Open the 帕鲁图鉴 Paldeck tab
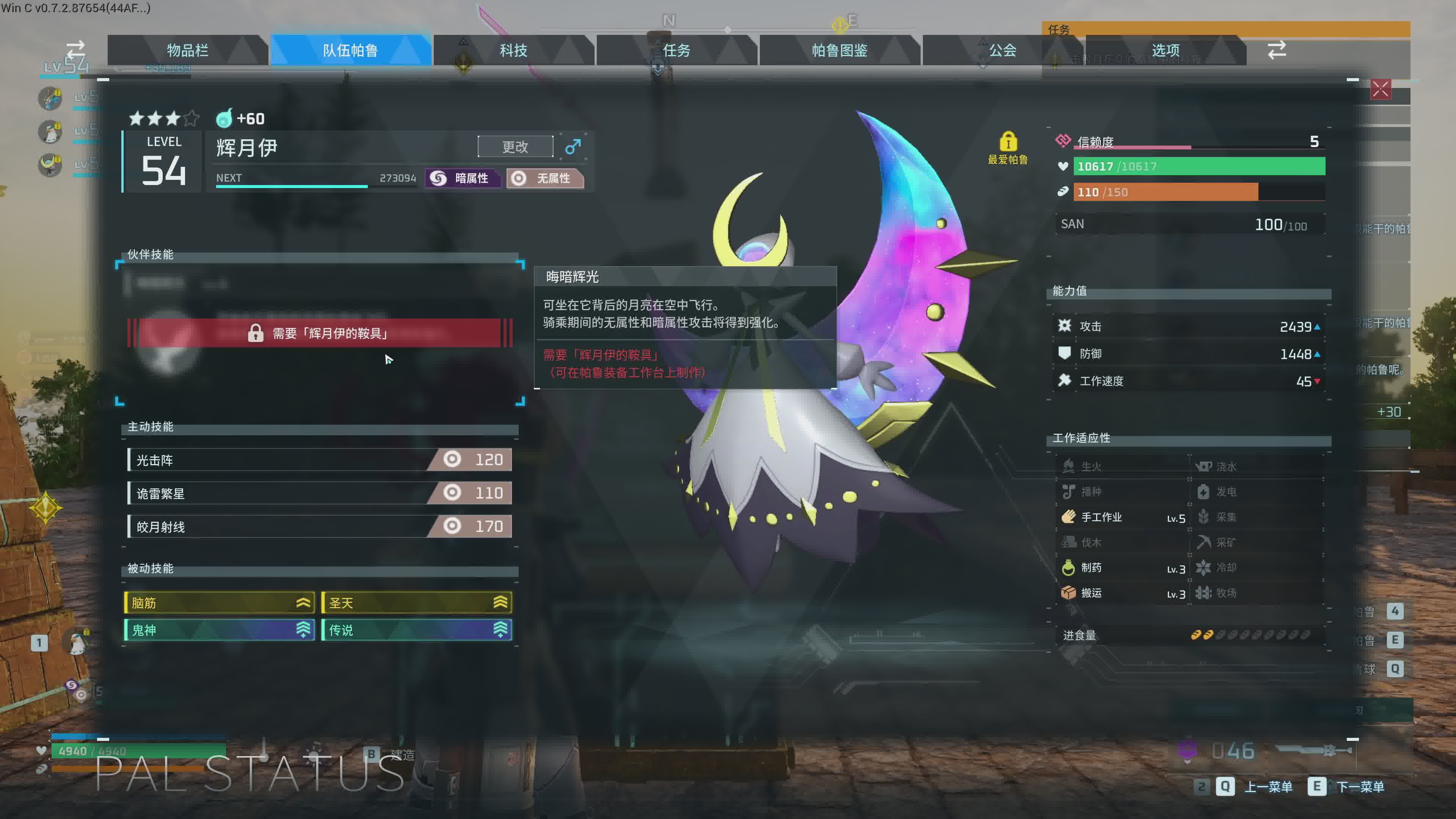 click(x=839, y=50)
